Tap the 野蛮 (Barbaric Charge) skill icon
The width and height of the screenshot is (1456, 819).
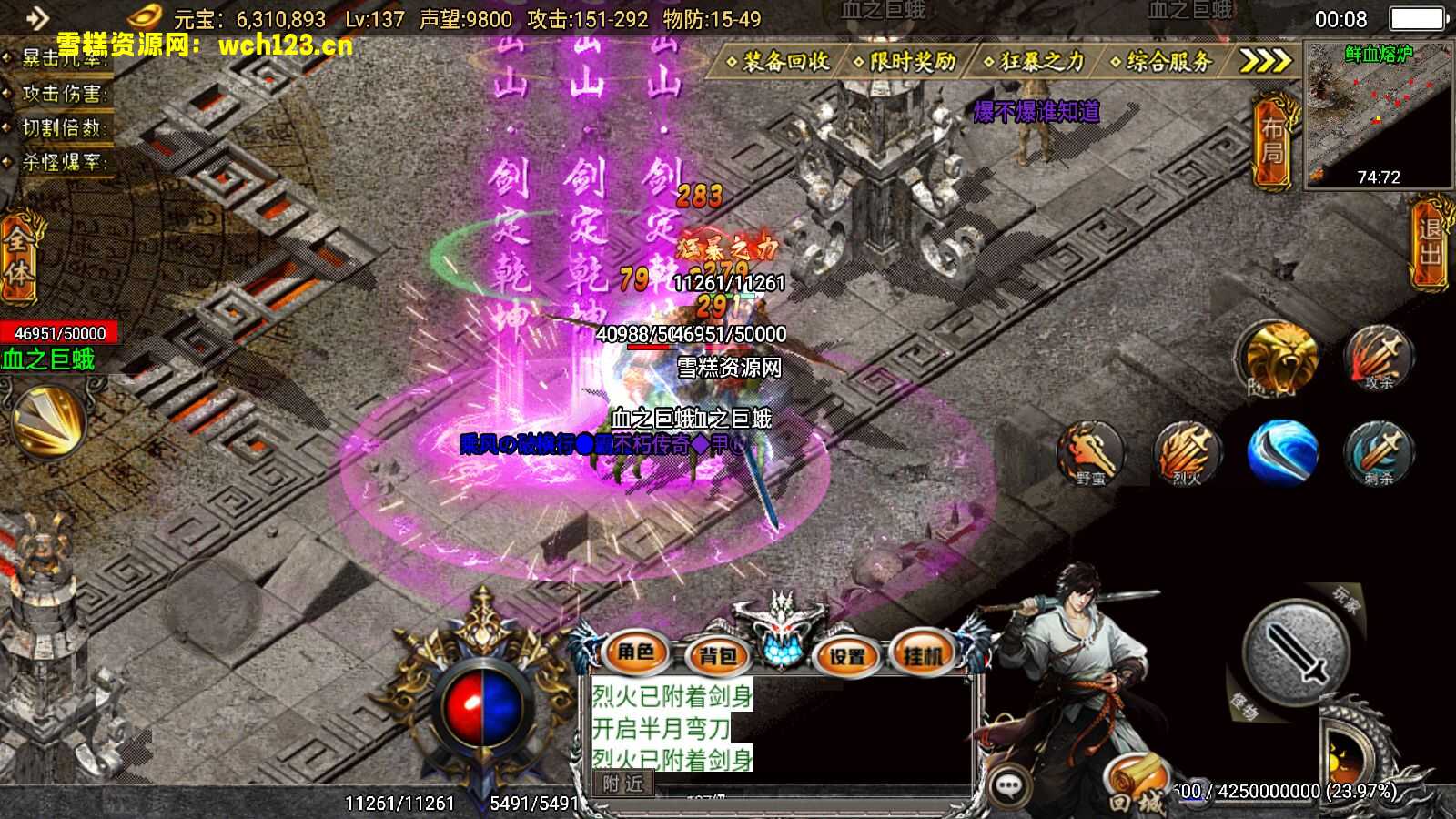point(1091,450)
